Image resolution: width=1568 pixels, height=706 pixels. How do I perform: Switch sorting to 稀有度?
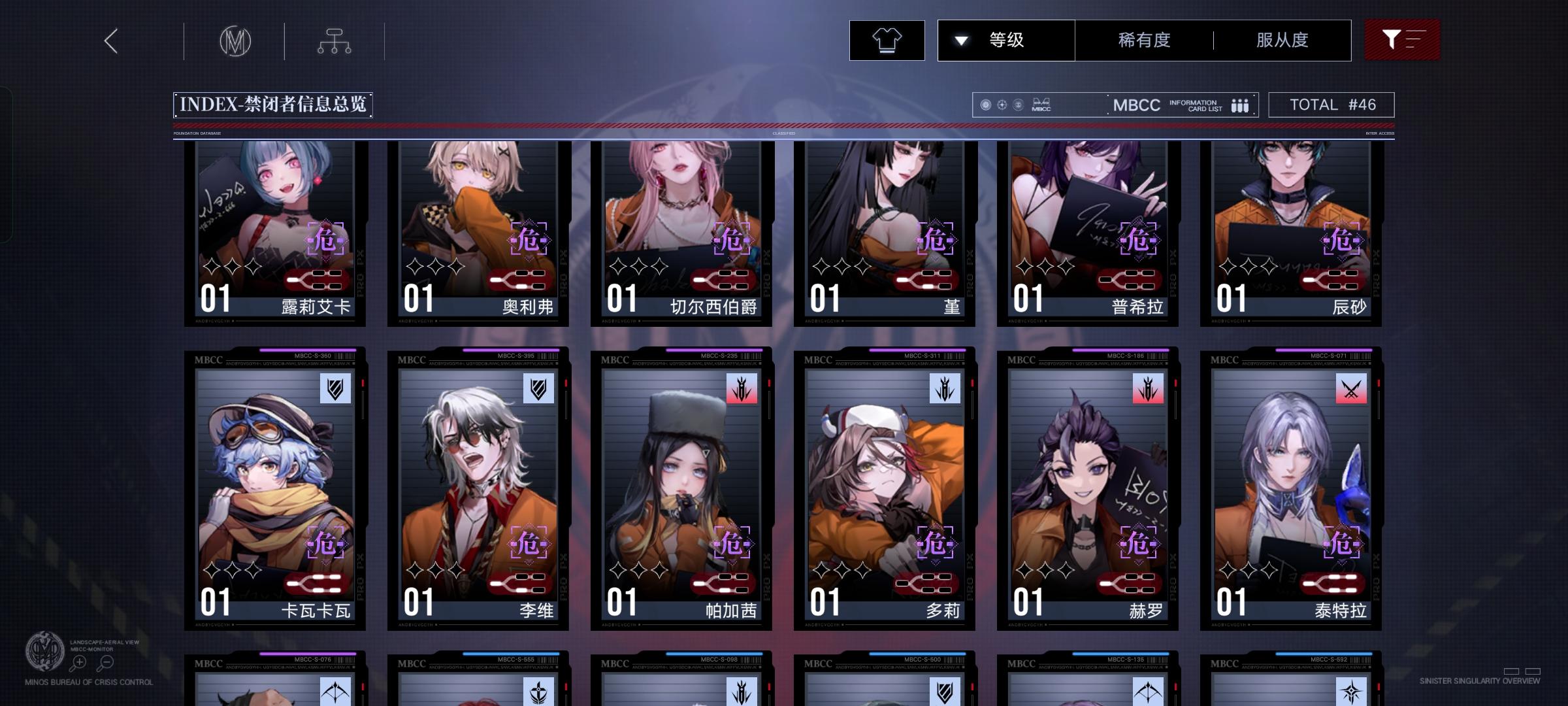(1142, 40)
